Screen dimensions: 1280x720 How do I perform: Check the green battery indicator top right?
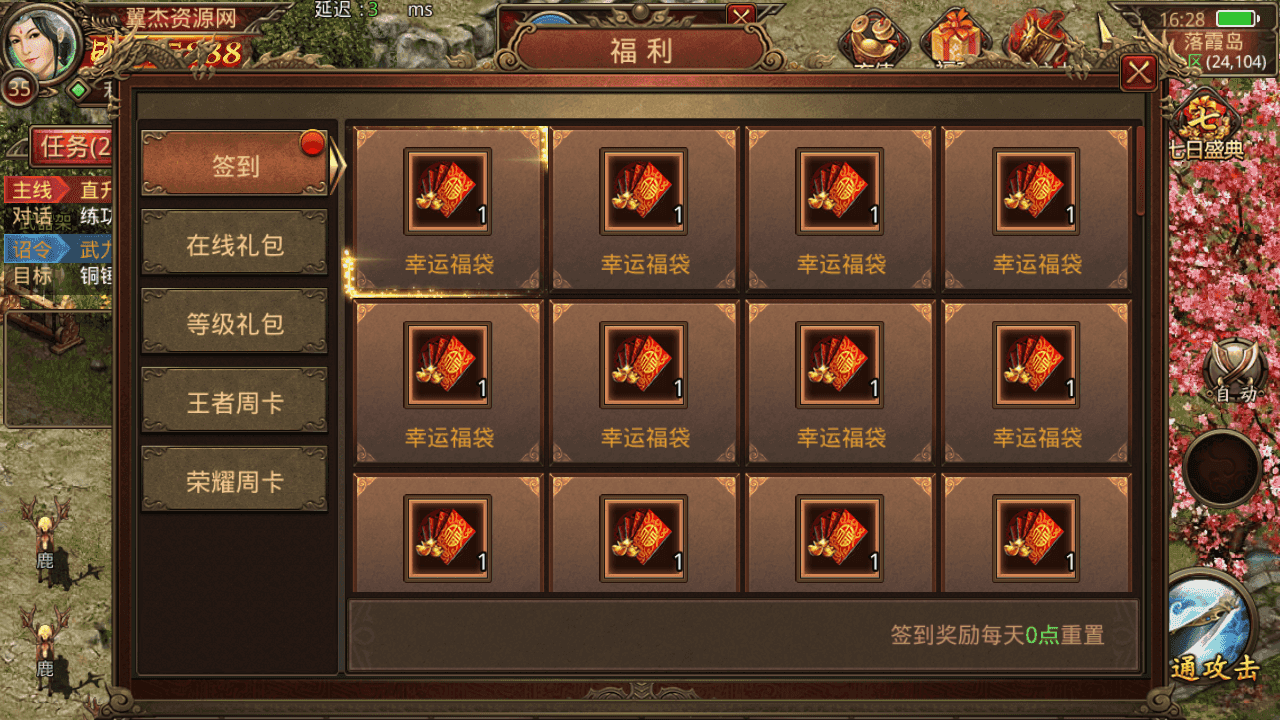(x=1237, y=17)
